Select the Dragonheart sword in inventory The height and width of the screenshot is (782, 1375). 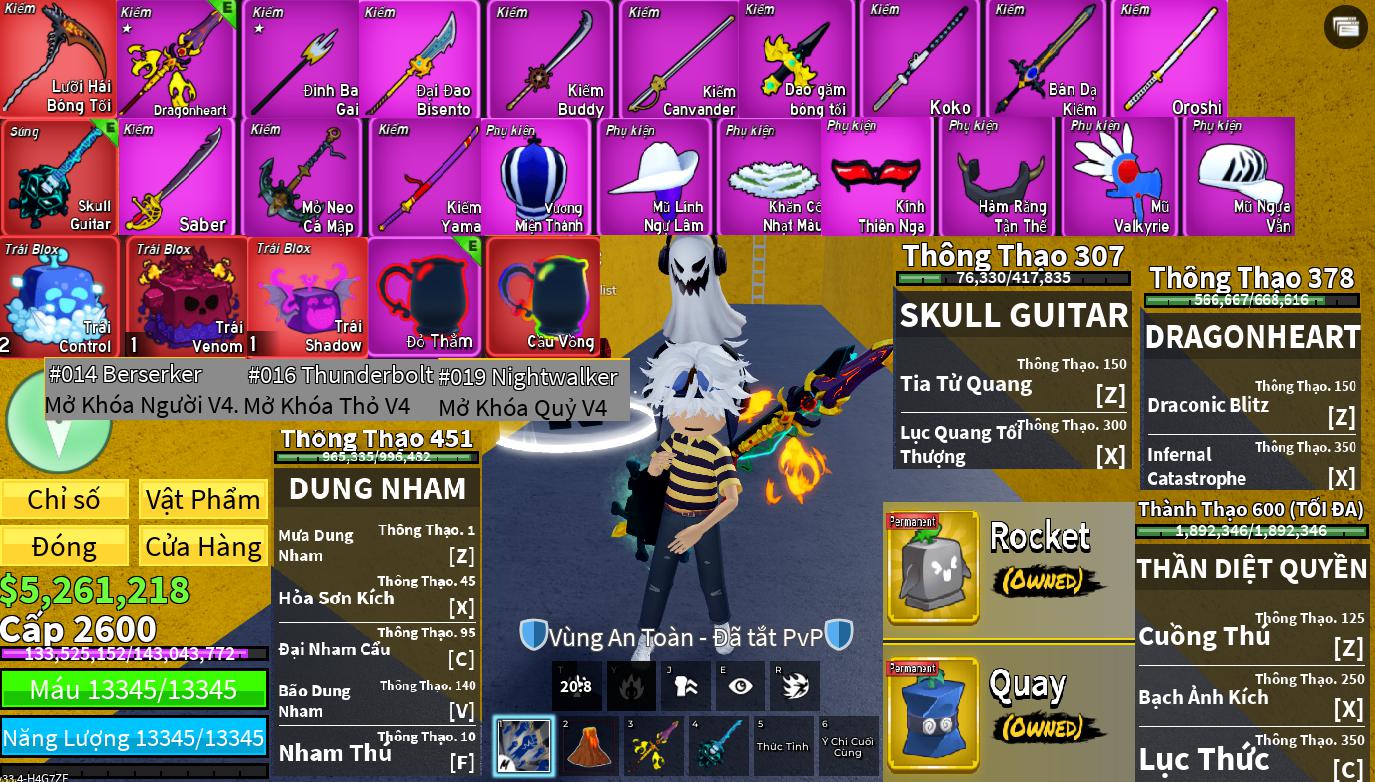pyautogui.click(x=178, y=60)
